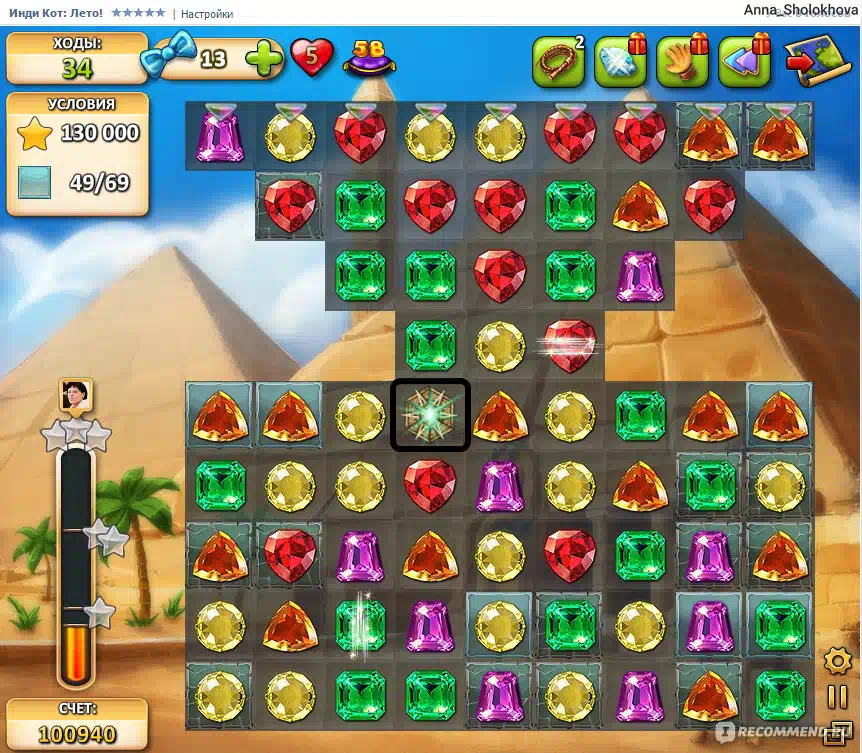Activate the crystal gem booster

point(620,61)
